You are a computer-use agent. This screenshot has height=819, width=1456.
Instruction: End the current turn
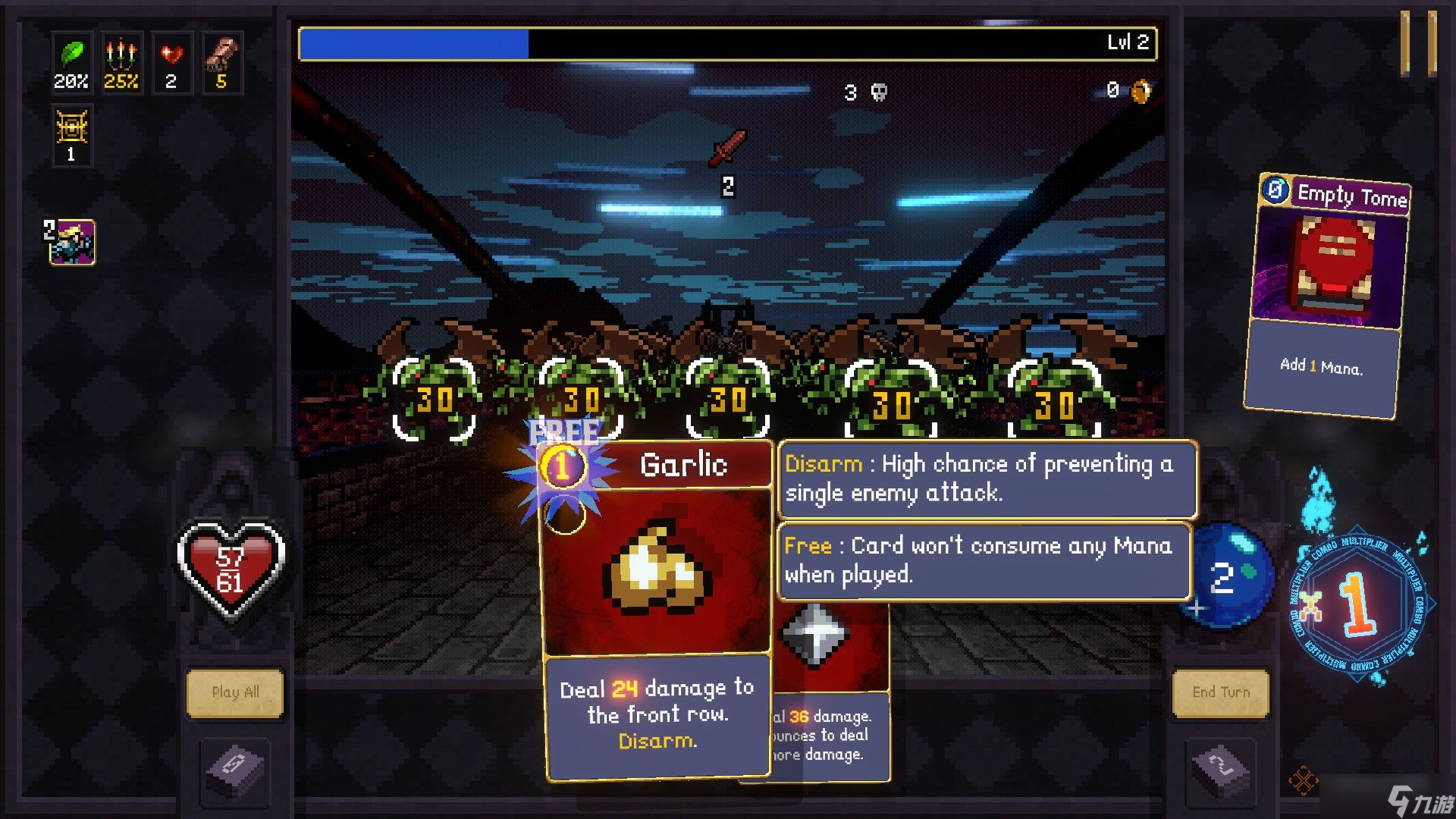[1220, 692]
